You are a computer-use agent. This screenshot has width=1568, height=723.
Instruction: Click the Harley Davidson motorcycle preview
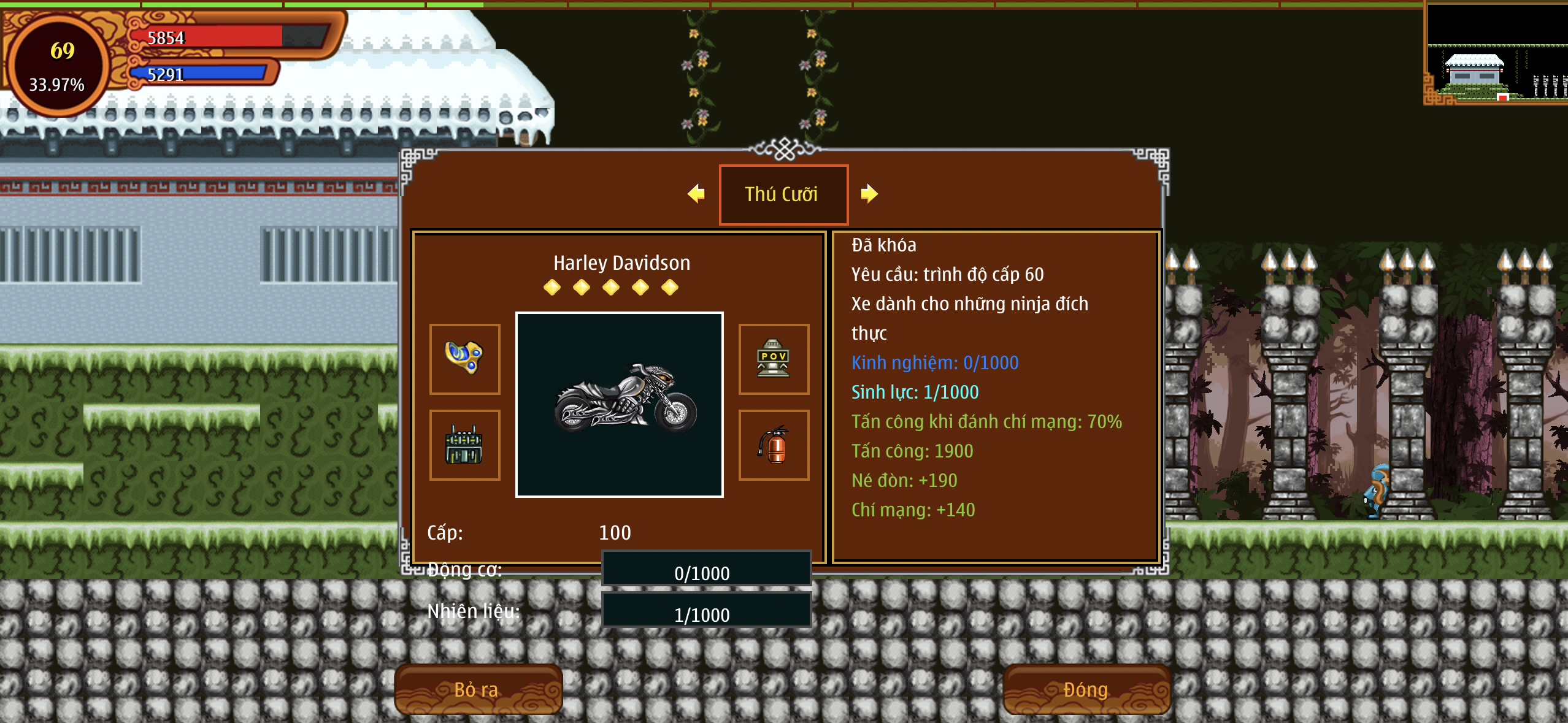620,404
